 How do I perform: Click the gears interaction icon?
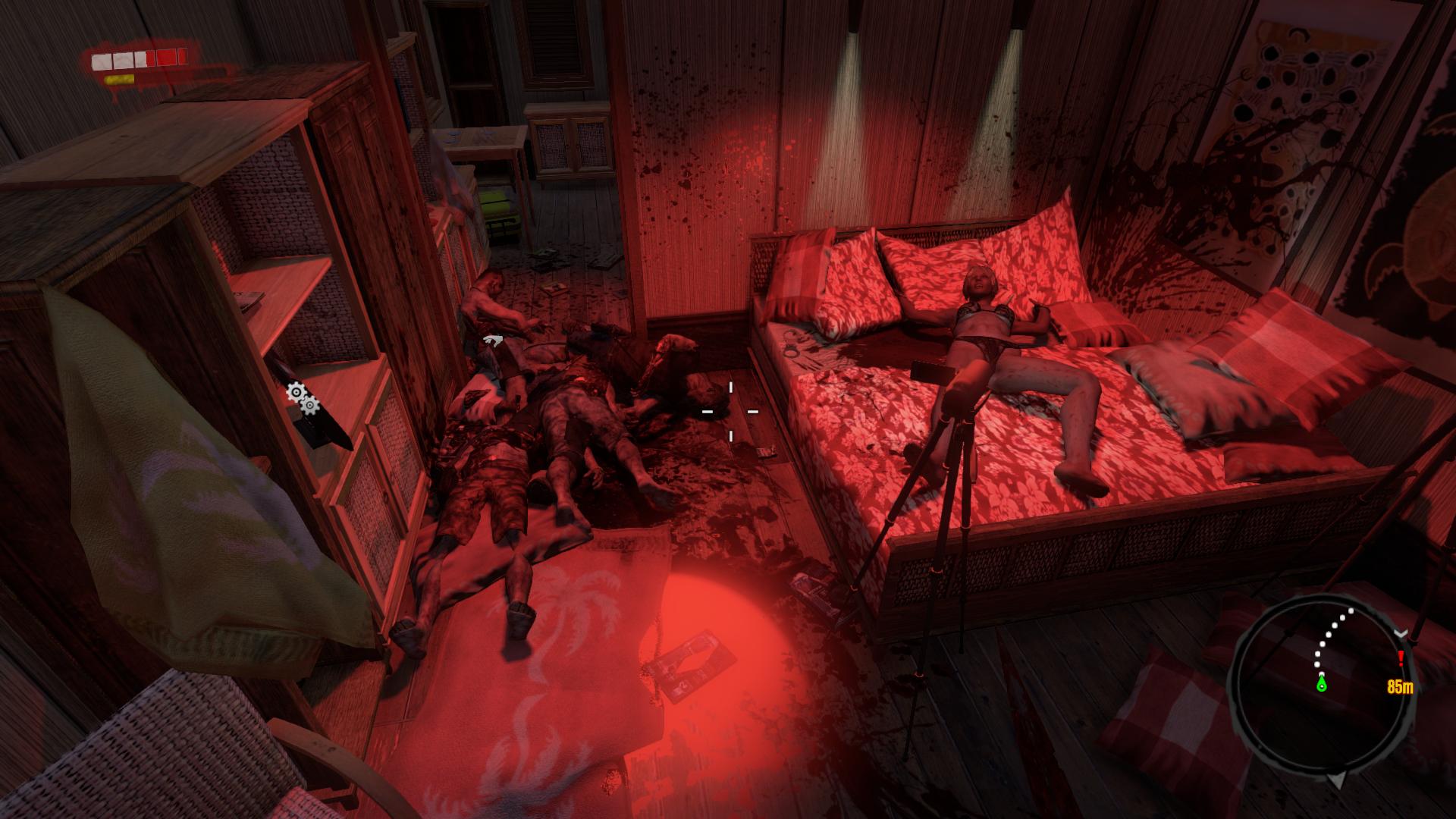(302, 398)
